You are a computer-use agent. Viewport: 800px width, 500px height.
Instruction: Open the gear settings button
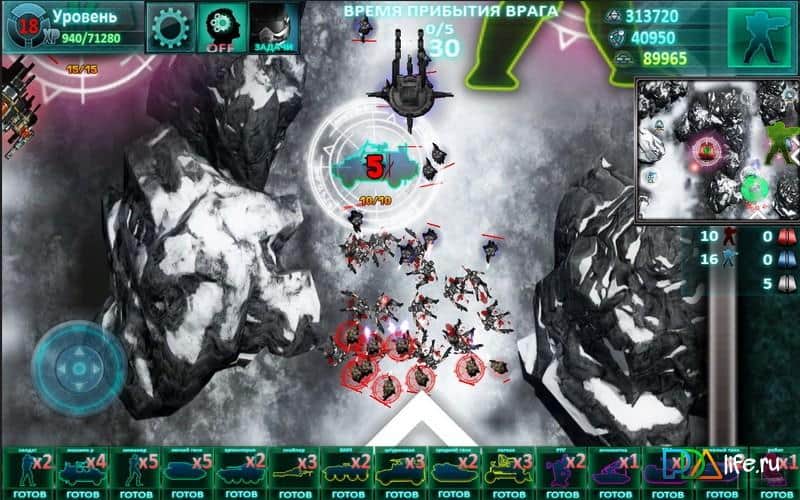[171, 26]
